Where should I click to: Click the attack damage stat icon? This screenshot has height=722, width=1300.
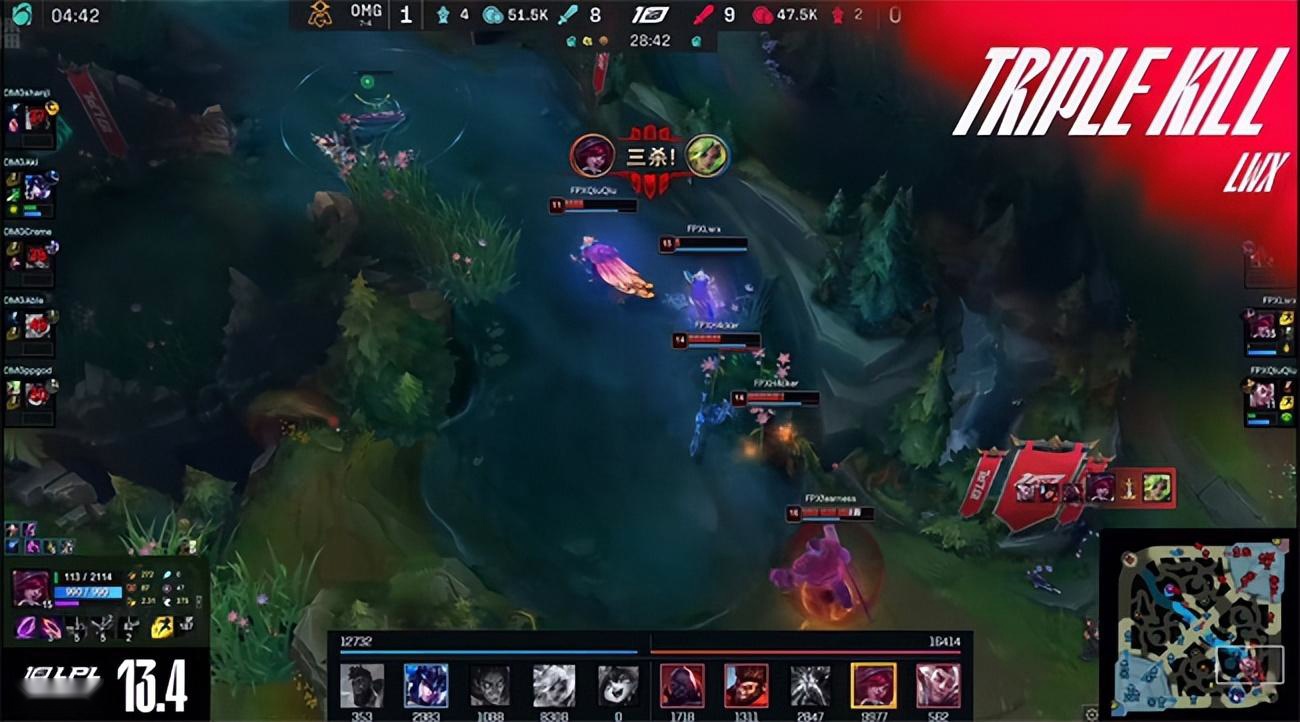point(133,575)
